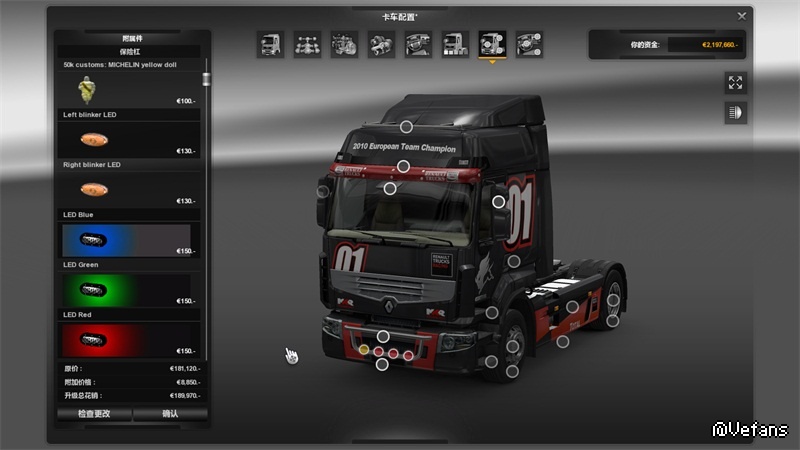Confirm purchase with the 确认 button
Image resolution: width=800 pixels, height=450 pixels.
tap(170, 413)
